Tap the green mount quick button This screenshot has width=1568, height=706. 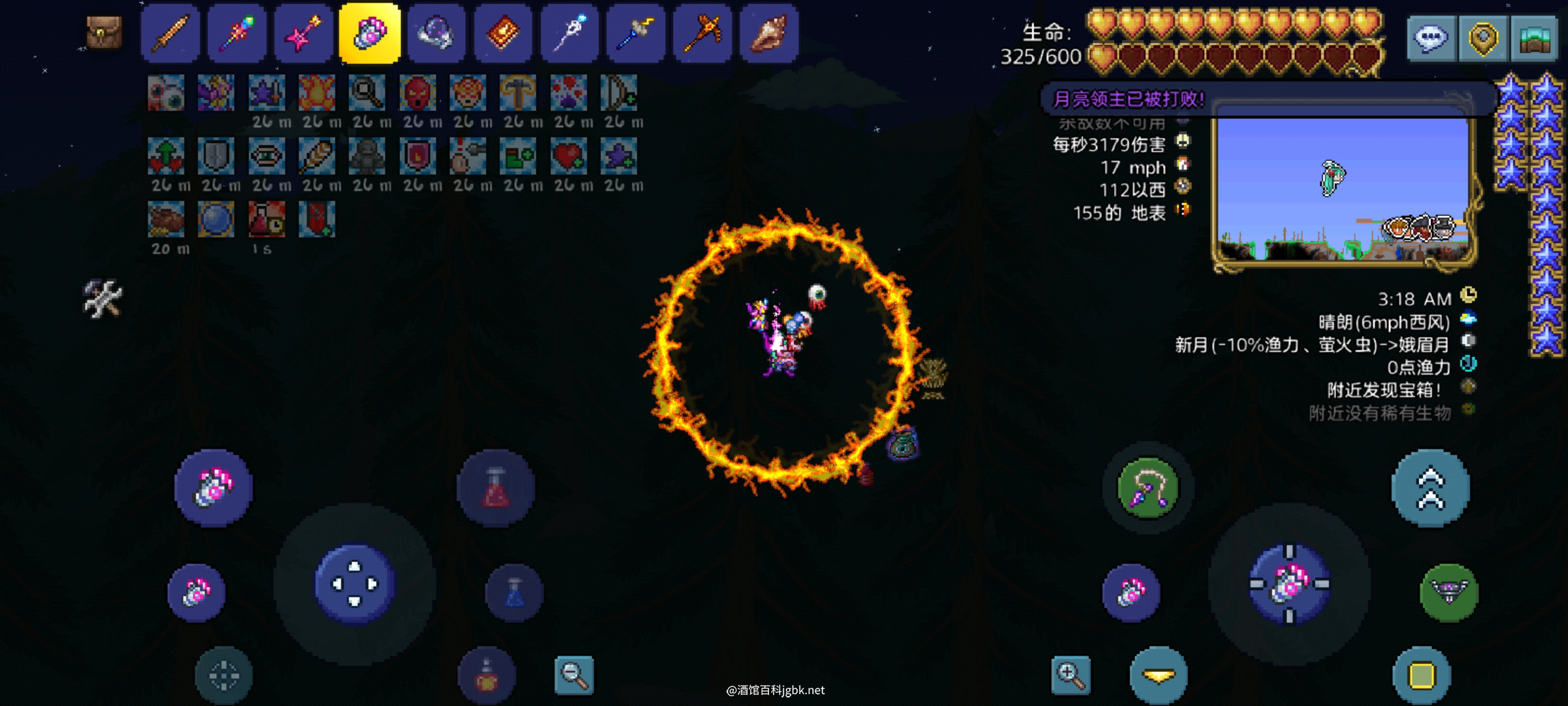click(x=1448, y=592)
